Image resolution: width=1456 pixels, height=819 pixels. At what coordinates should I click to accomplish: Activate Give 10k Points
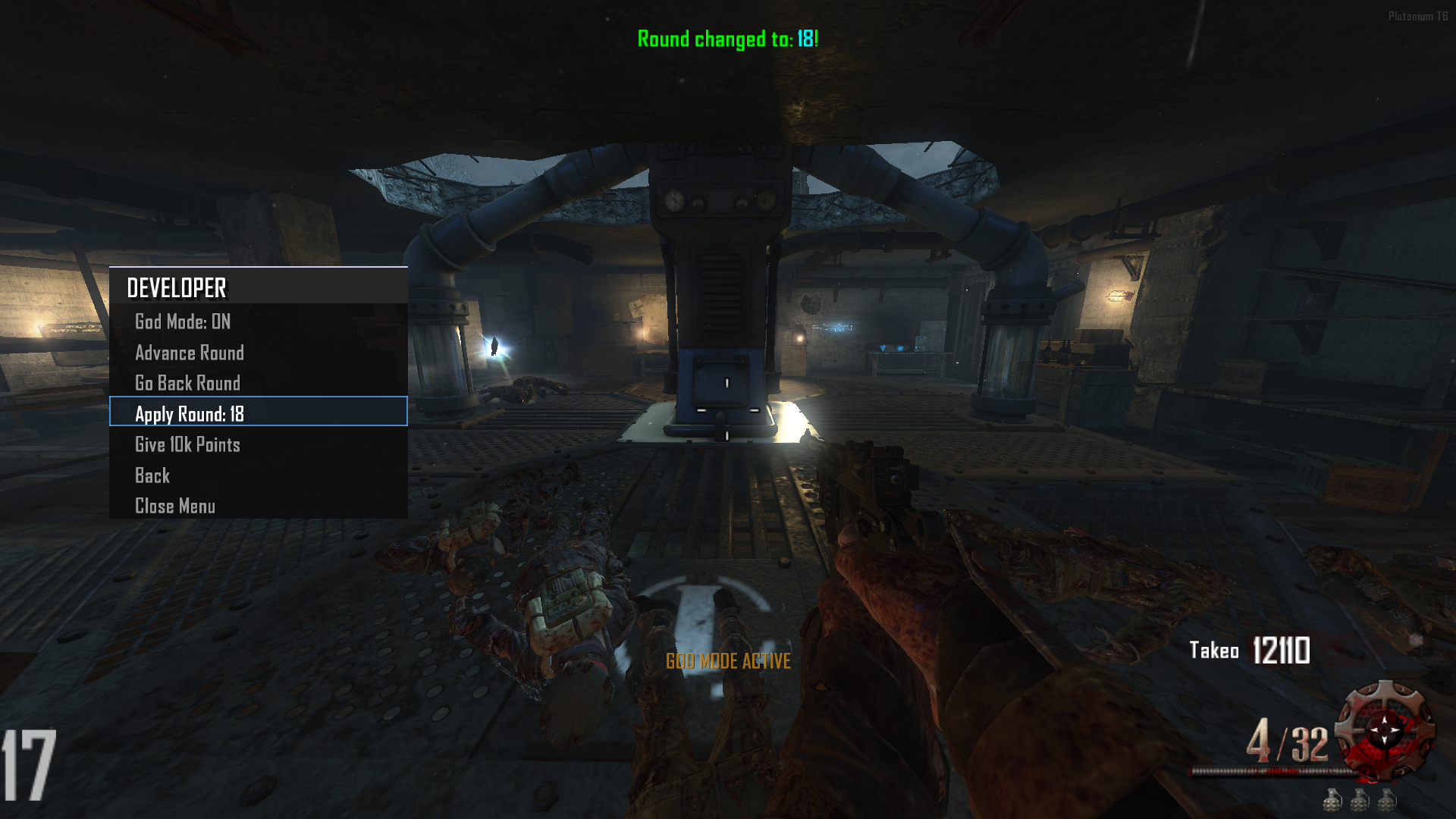pos(187,444)
